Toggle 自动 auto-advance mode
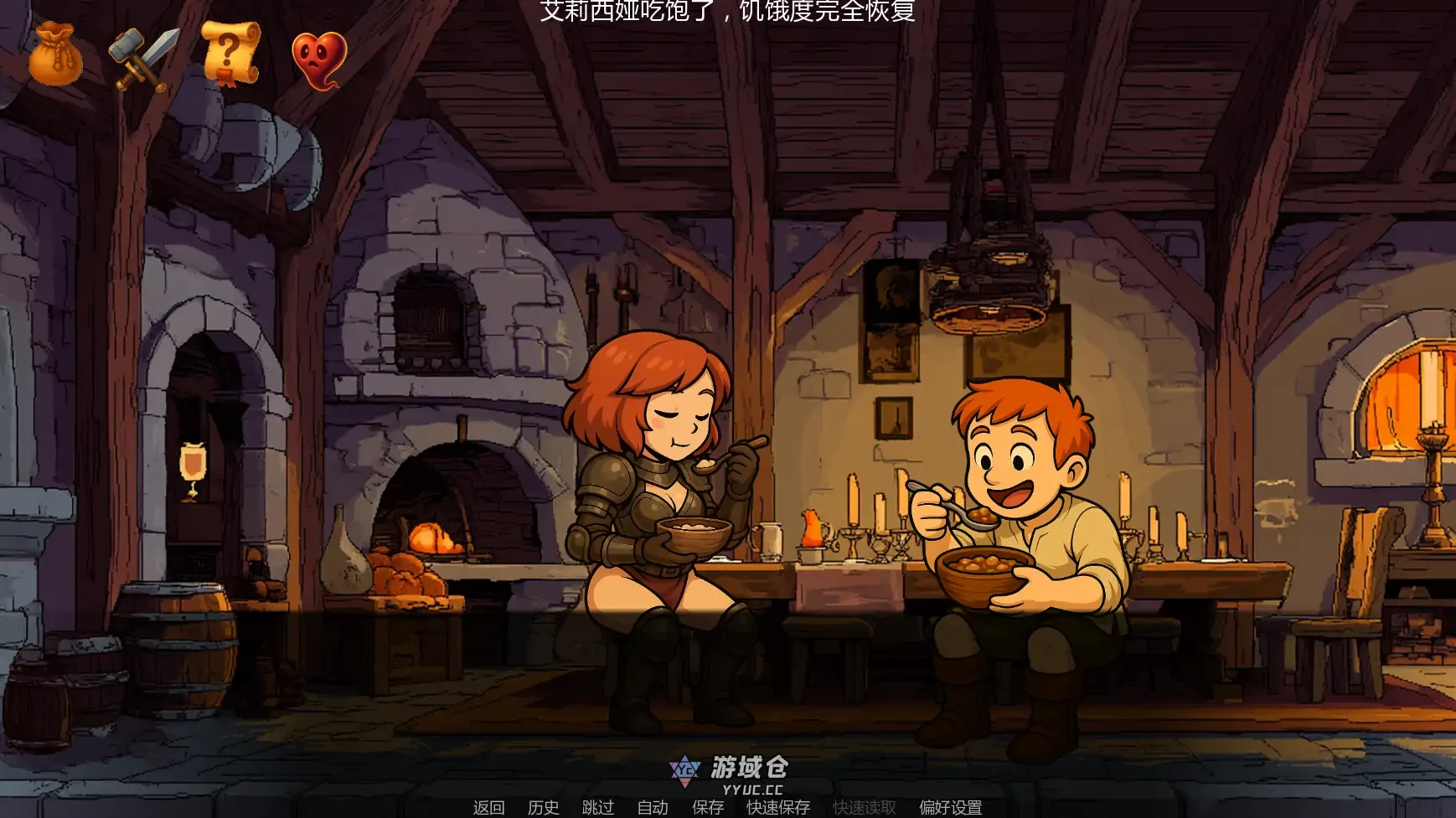This screenshot has height=818, width=1456. tap(653, 807)
